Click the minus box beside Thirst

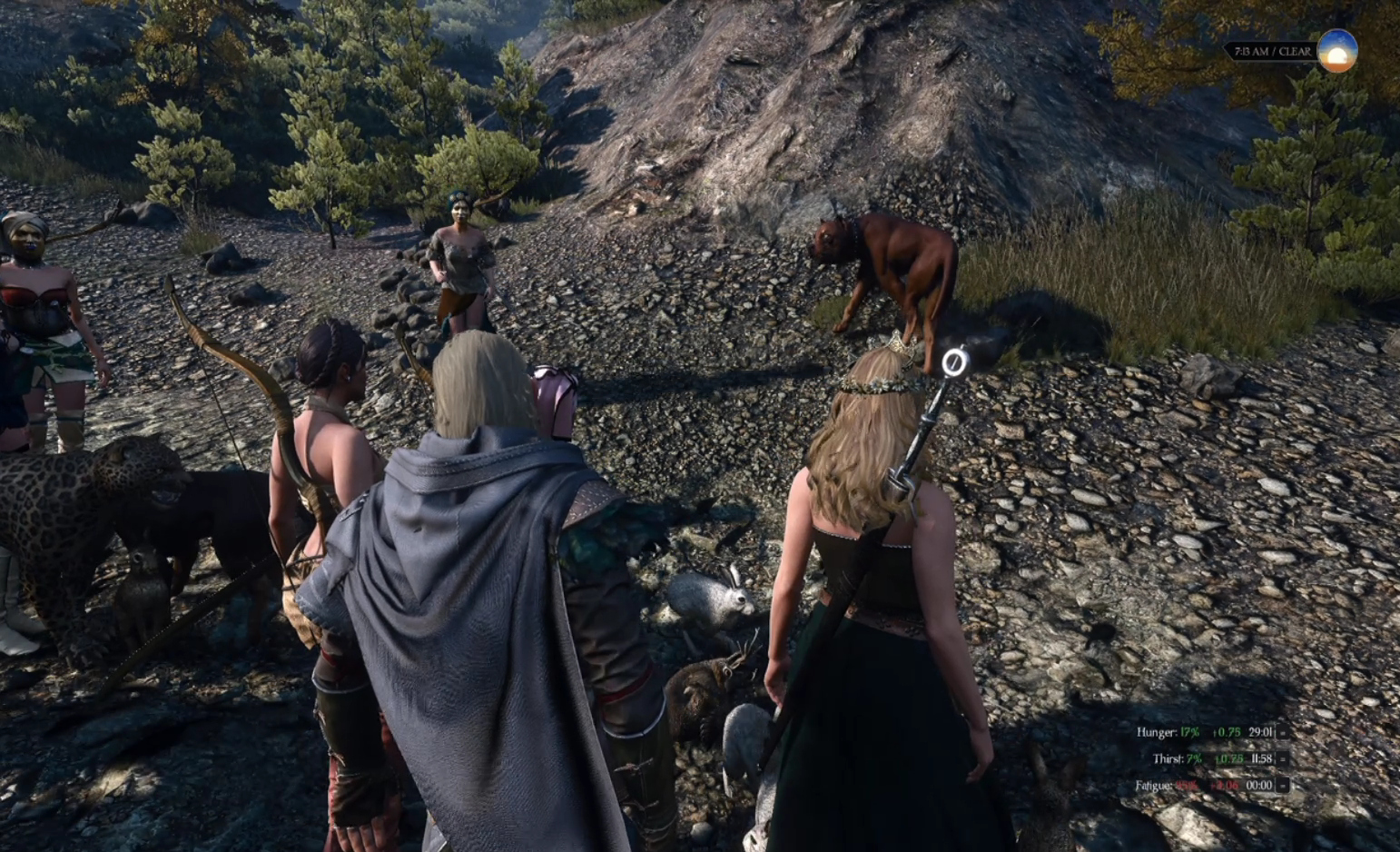click(x=1283, y=758)
